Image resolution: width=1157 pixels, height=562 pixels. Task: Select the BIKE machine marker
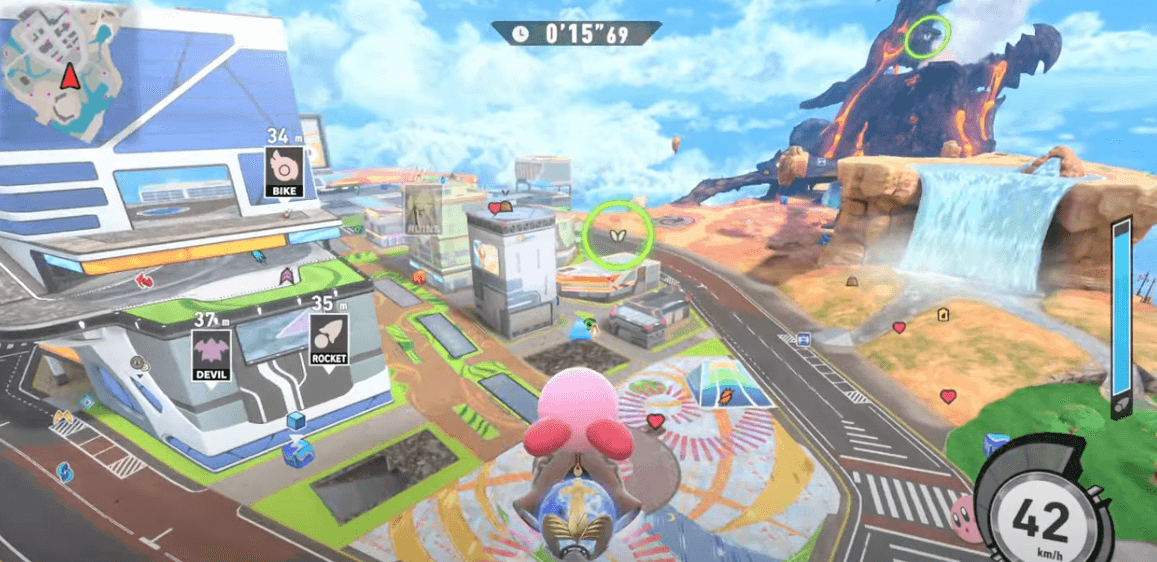pyautogui.click(x=284, y=171)
